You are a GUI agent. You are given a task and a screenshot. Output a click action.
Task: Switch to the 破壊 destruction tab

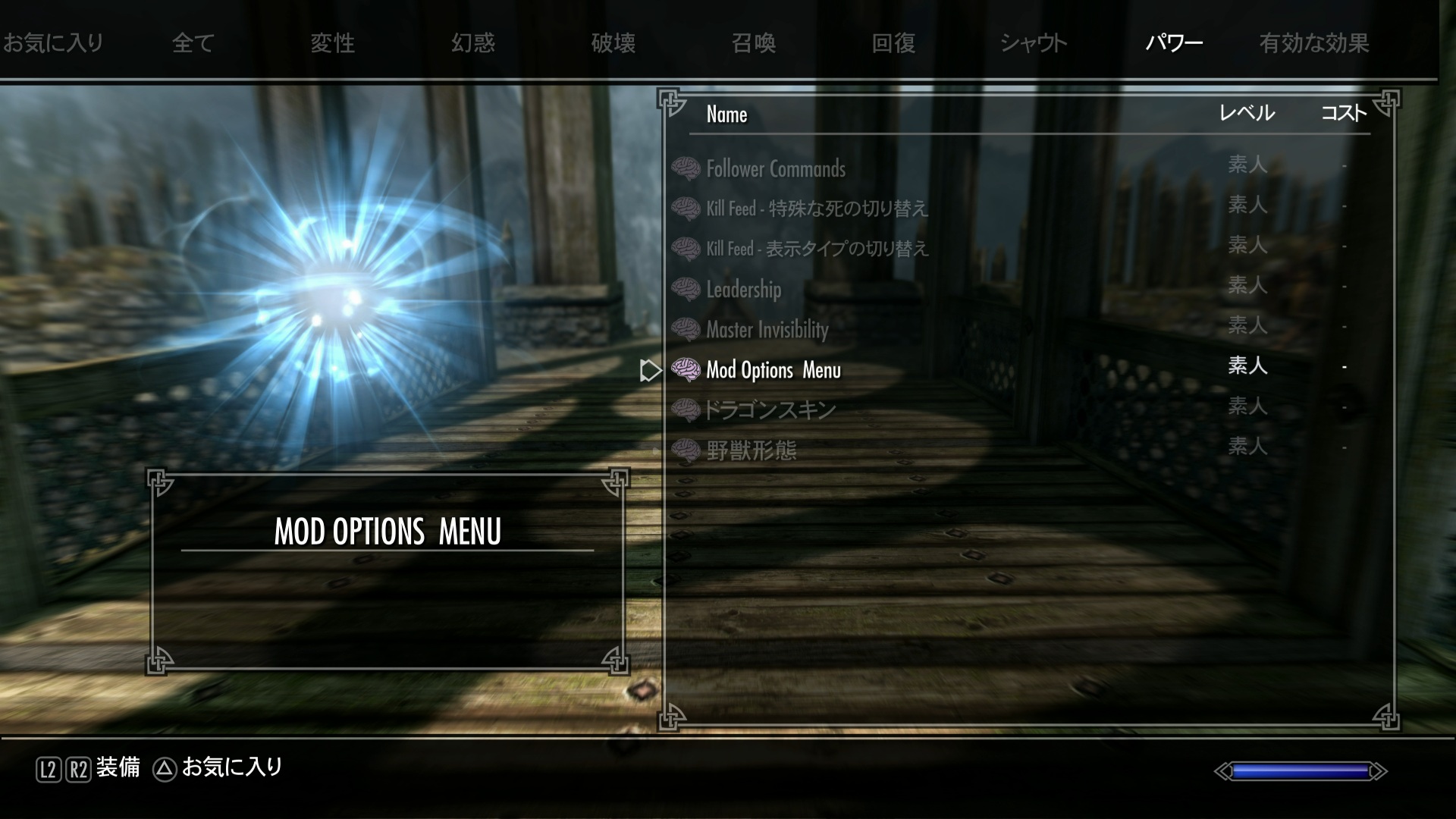pos(613,43)
